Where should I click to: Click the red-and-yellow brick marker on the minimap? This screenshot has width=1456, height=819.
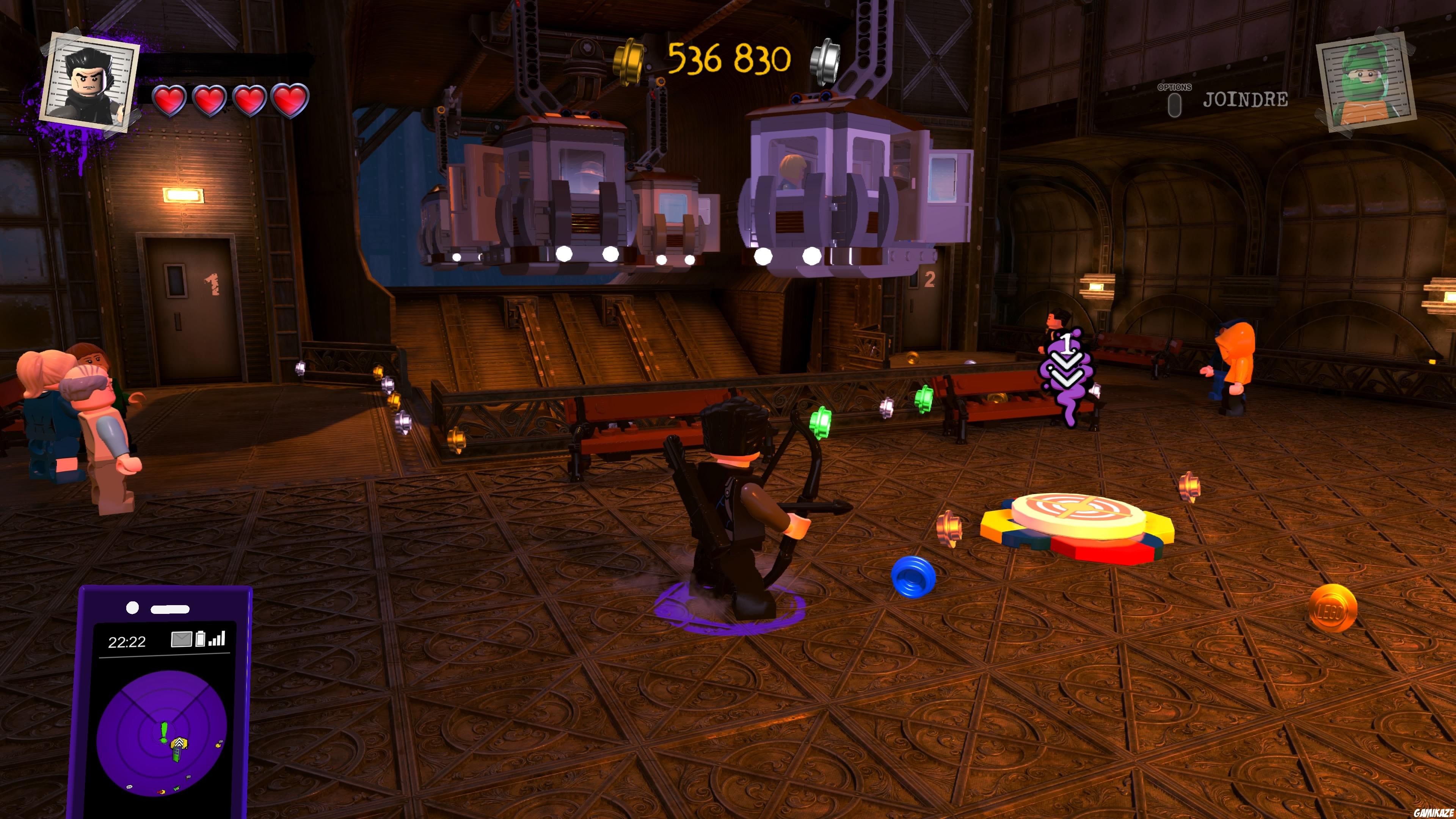click(161, 792)
